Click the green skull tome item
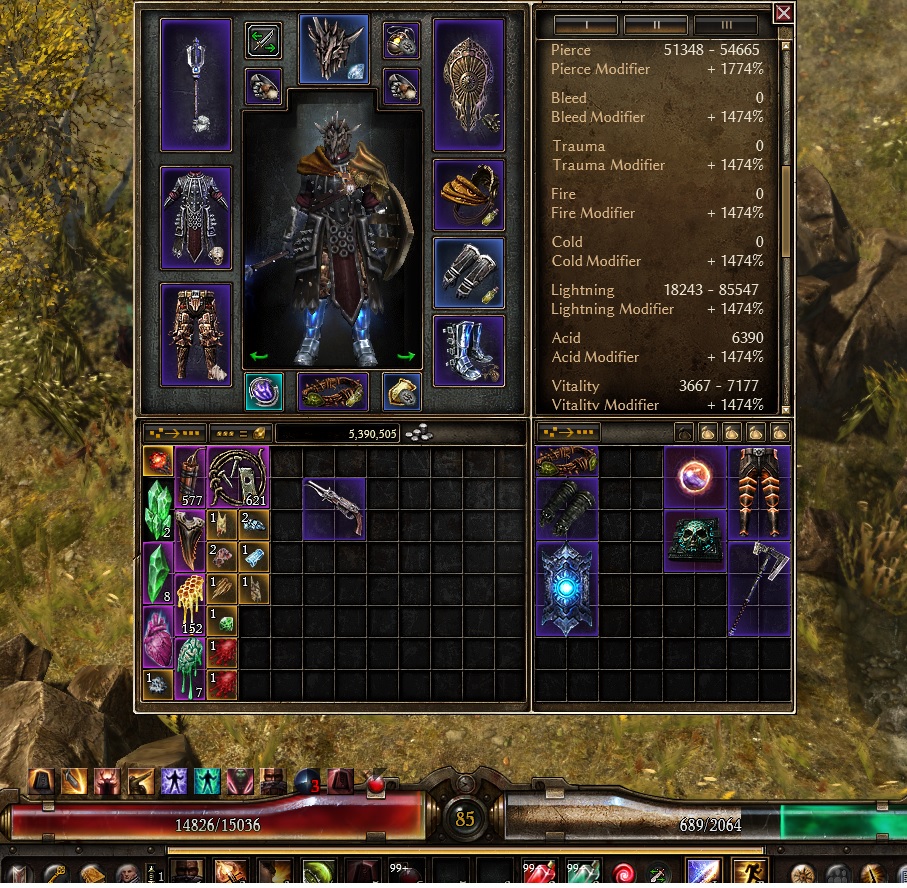This screenshot has width=907, height=888. coord(694,541)
